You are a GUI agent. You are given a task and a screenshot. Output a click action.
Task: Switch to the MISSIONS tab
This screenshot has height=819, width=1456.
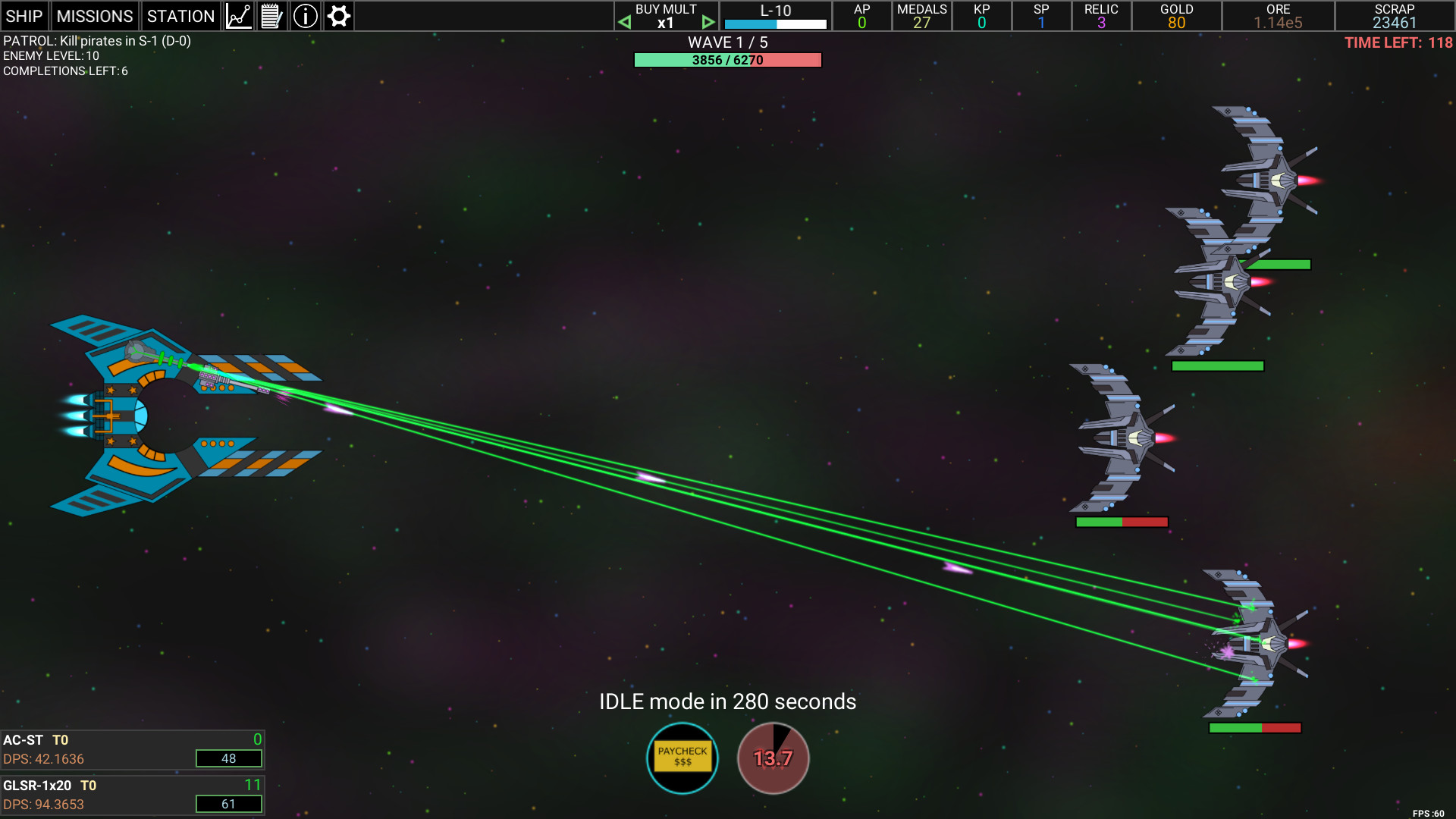pos(95,15)
